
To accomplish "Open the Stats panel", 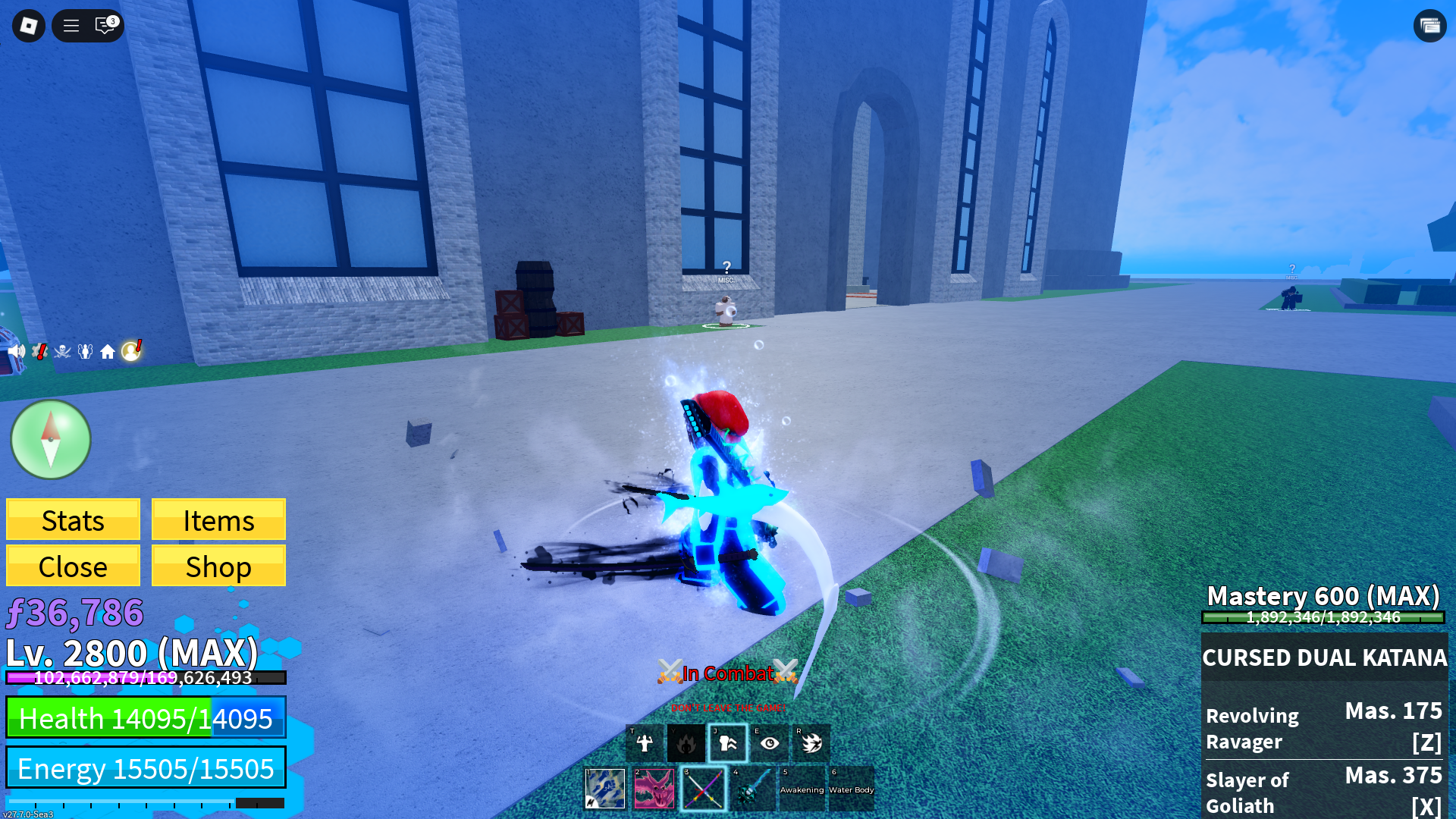I will coord(73,520).
